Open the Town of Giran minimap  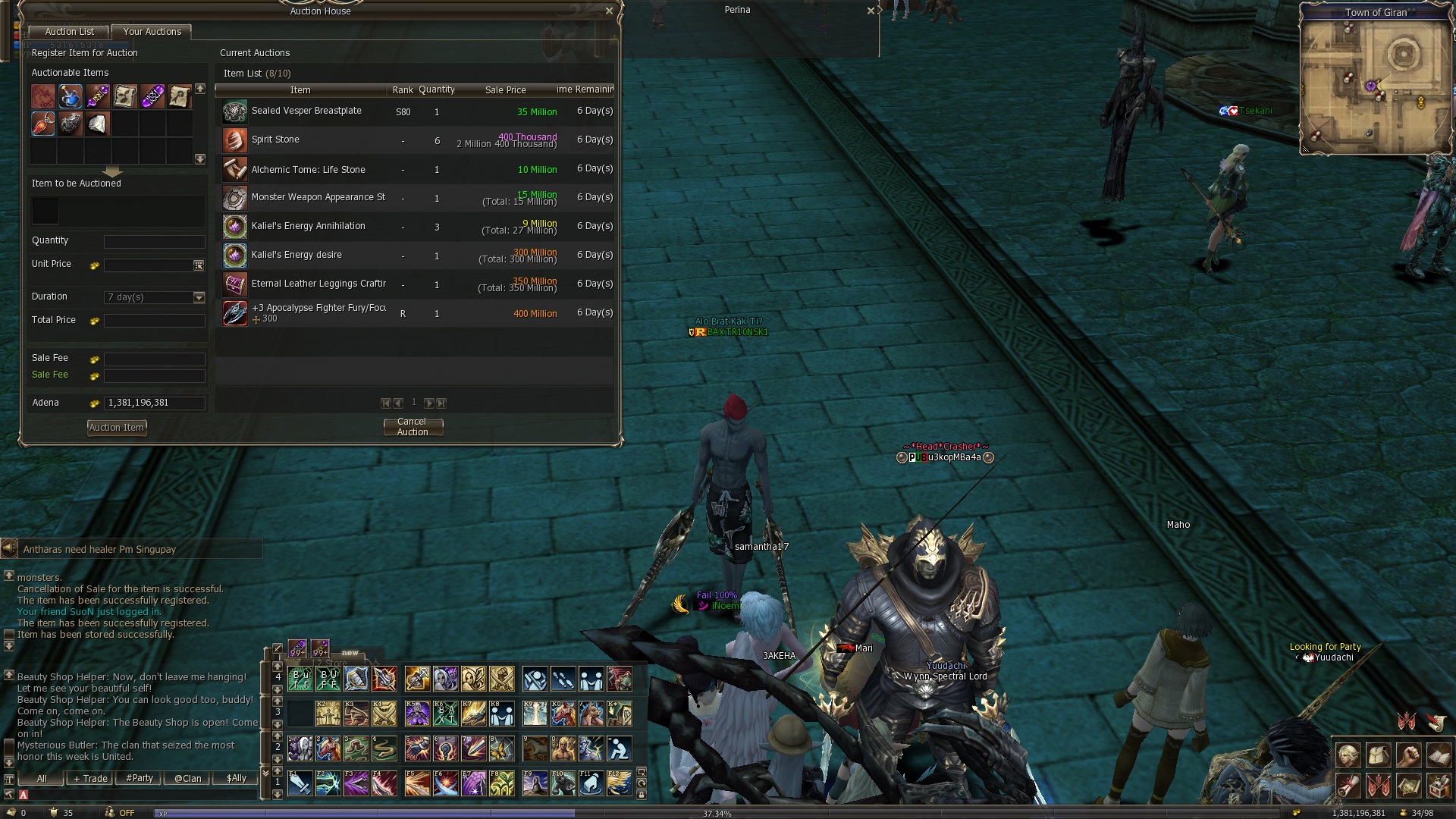click(1374, 85)
